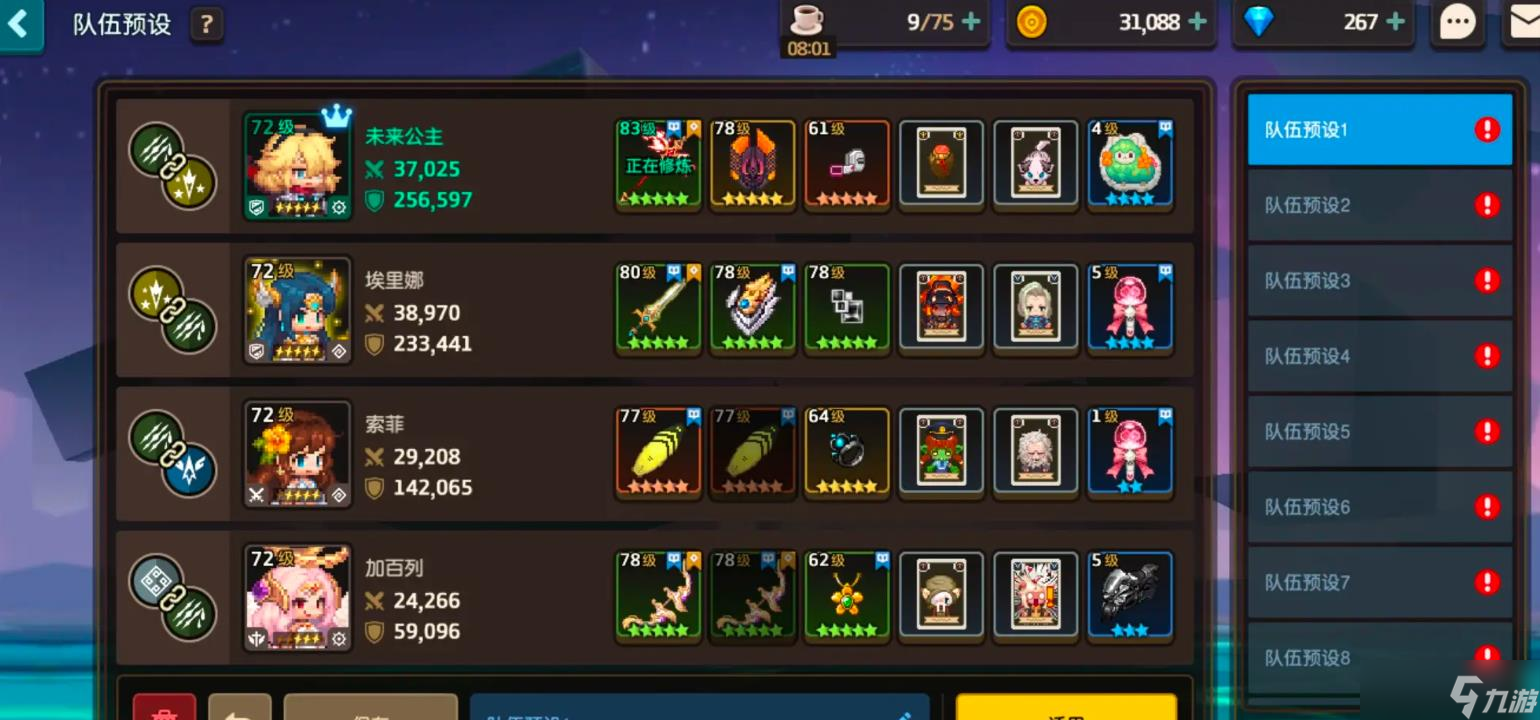The width and height of the screenshot is (1540, 720).
Task: Open the chat speech bubble
Action: (x=1457, y=23)
